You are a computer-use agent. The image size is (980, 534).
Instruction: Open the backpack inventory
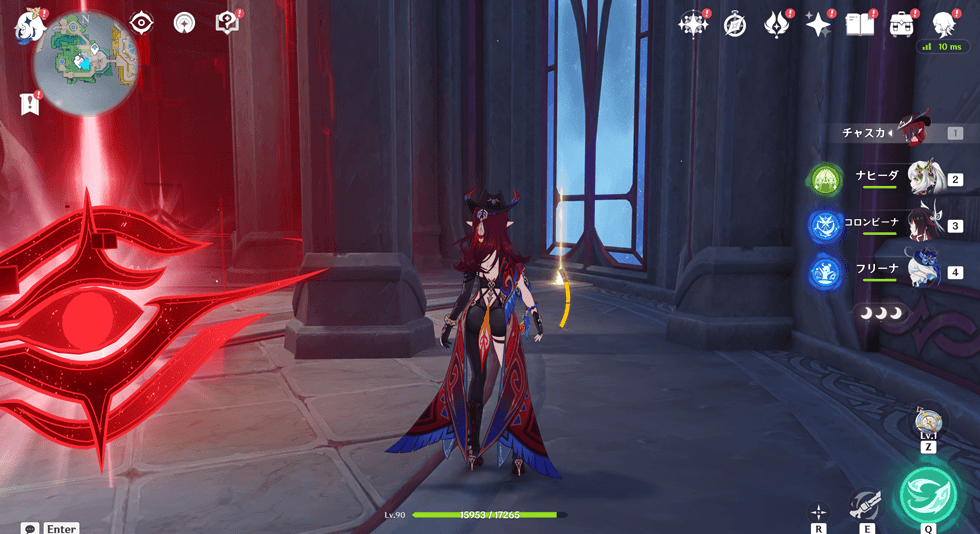(x=902, y=25)
